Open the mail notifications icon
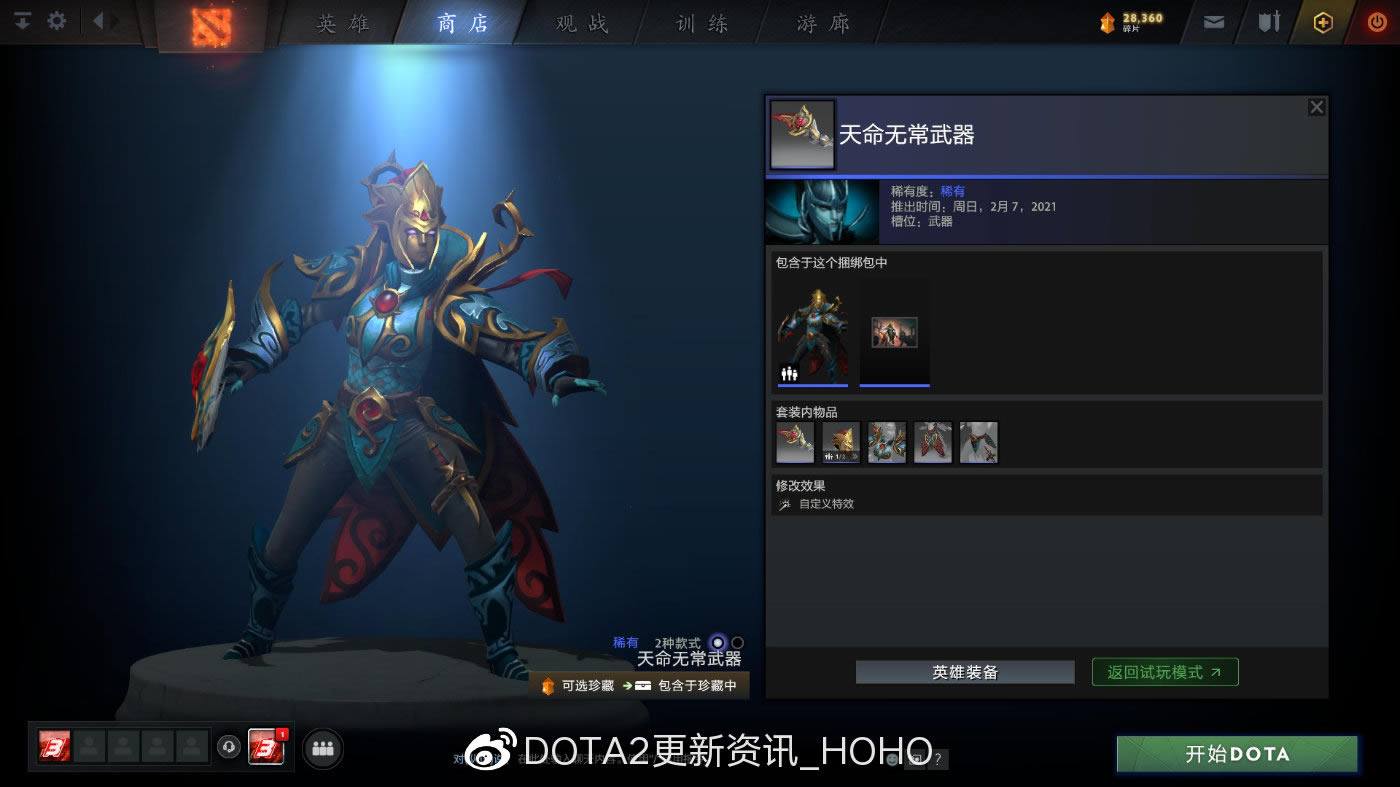 (1213, 21)
